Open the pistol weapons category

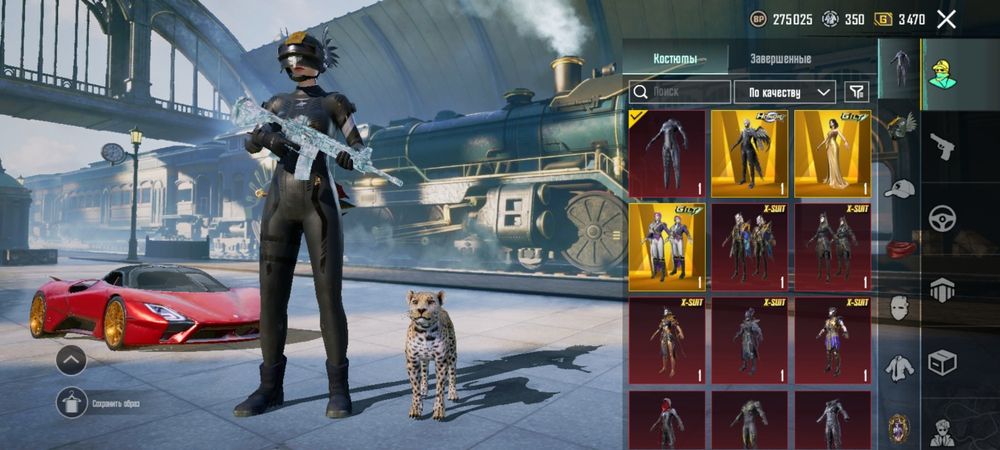pos(942,147)
